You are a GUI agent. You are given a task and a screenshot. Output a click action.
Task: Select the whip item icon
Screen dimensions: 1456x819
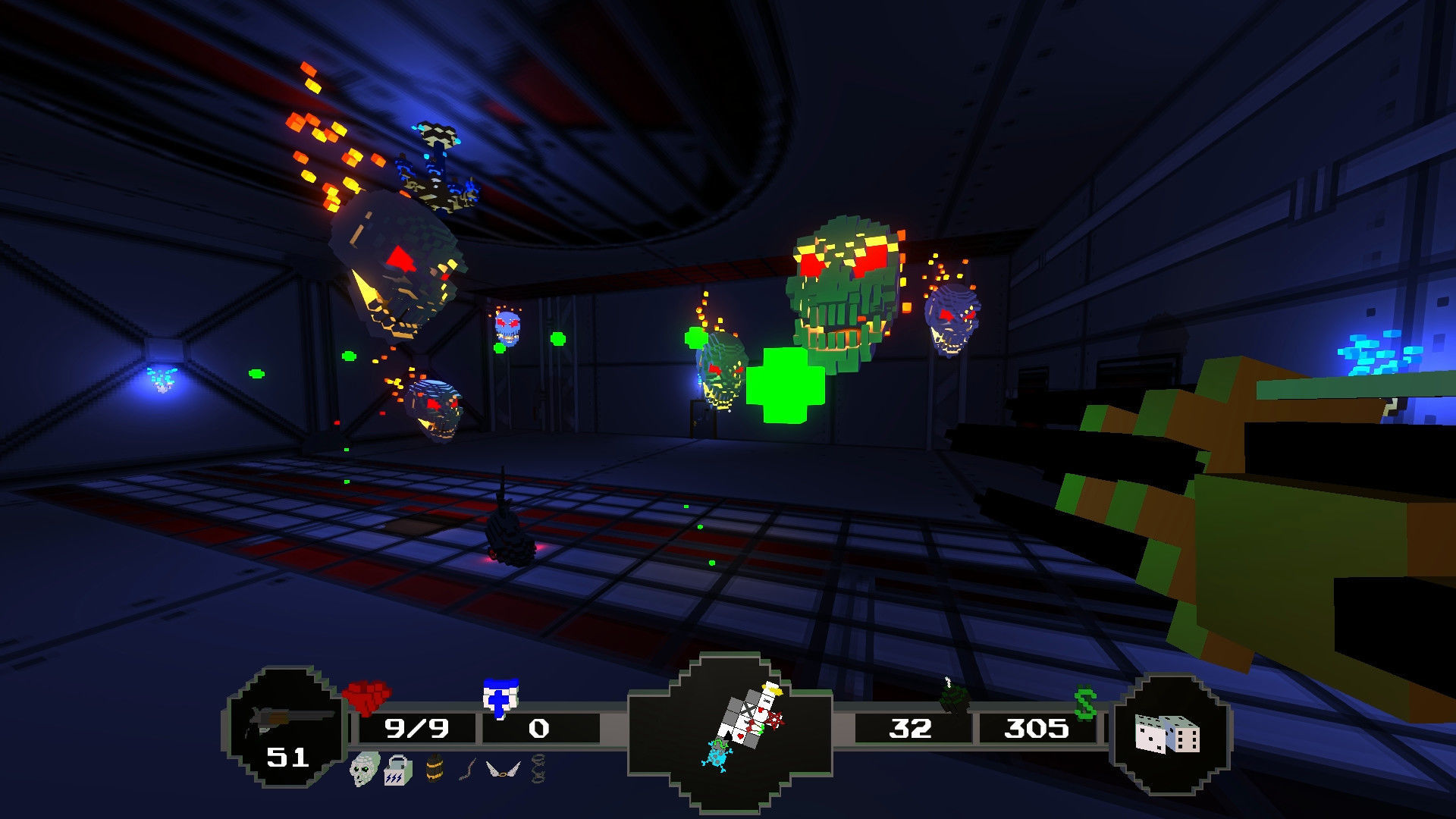click(467, 768)
